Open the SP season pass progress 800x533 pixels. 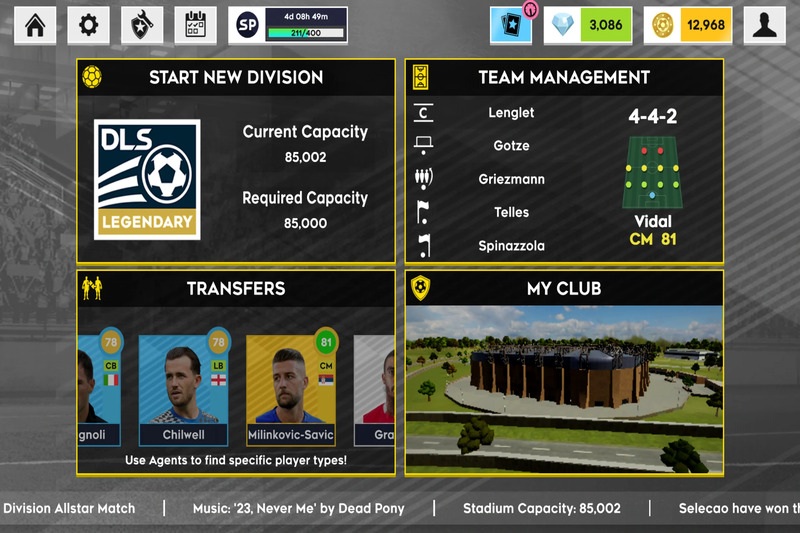(288, 25)
